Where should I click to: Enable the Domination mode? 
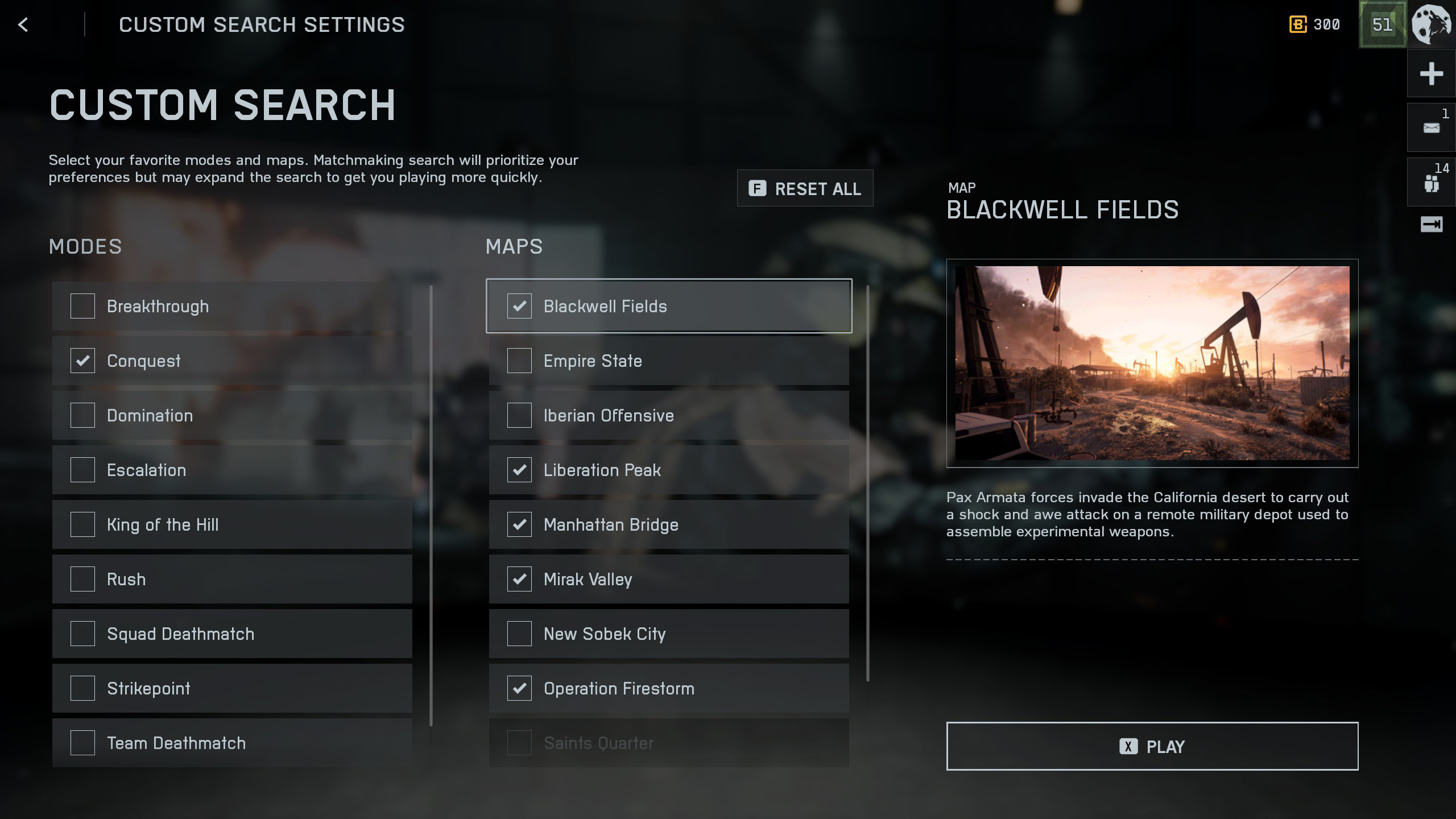coord(82,415)
